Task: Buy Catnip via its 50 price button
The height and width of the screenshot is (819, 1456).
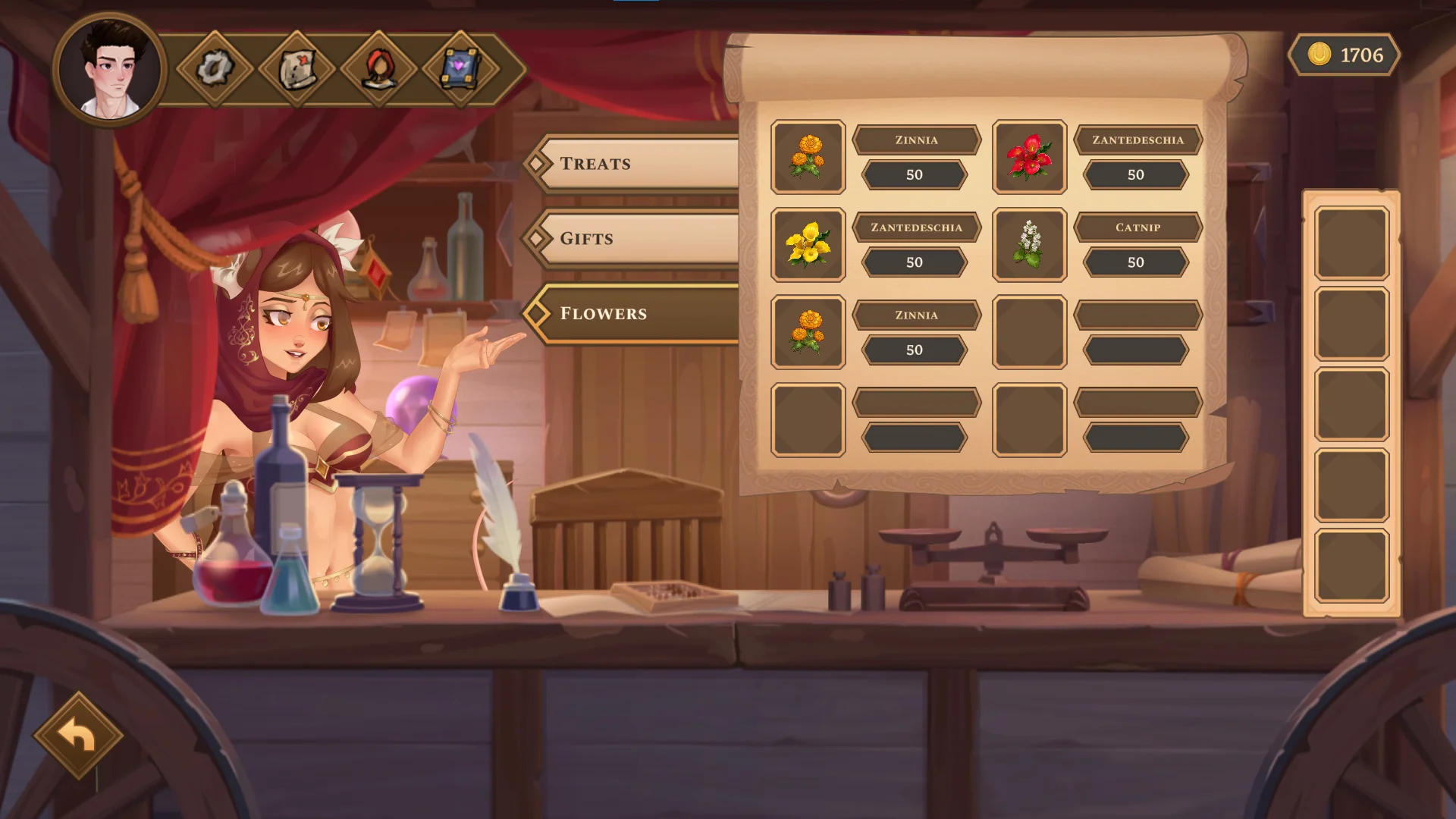Action: (1135, 262)
